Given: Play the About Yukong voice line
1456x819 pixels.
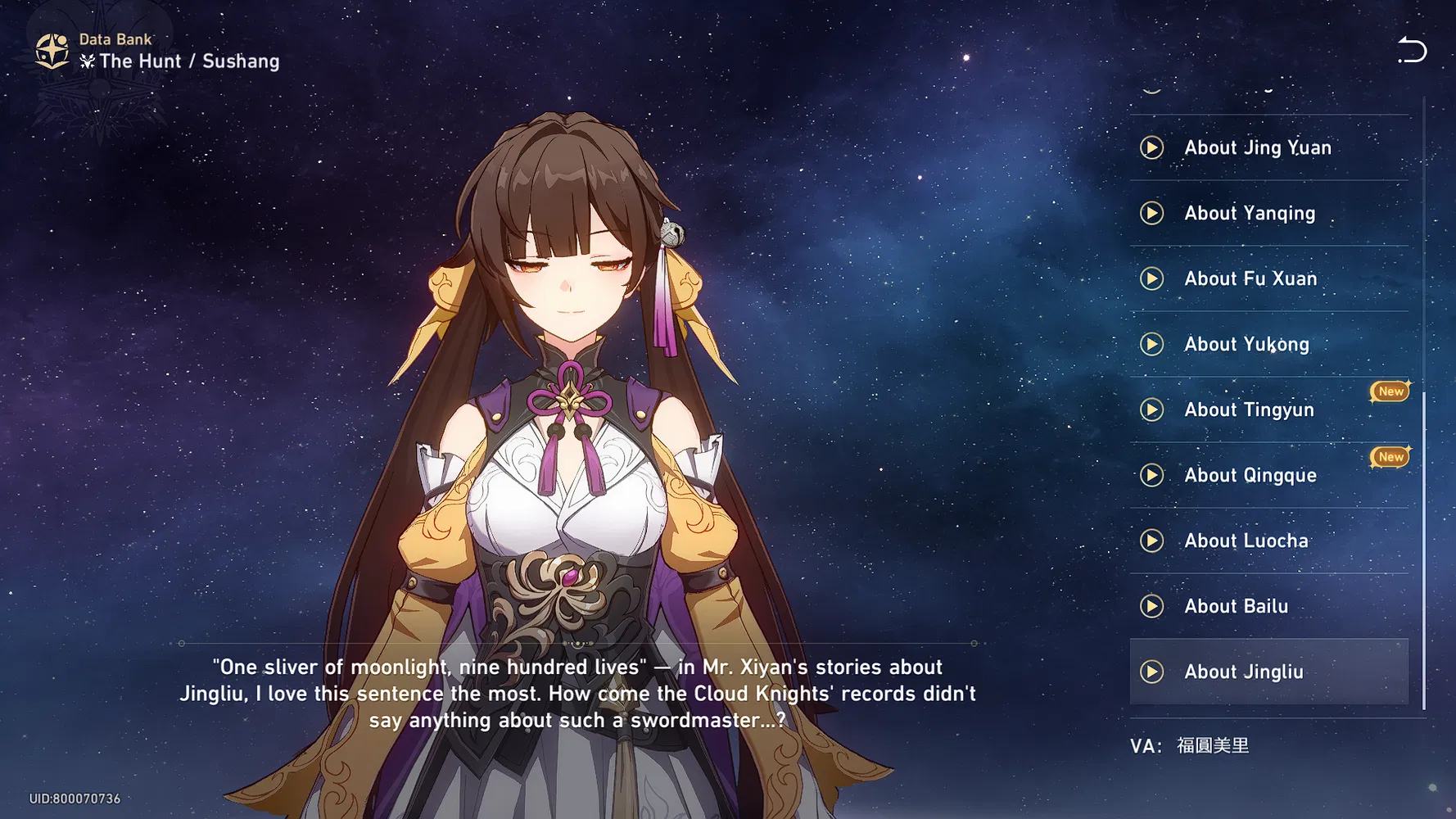Looking at the screenshot, I should tap(1152, 344).
